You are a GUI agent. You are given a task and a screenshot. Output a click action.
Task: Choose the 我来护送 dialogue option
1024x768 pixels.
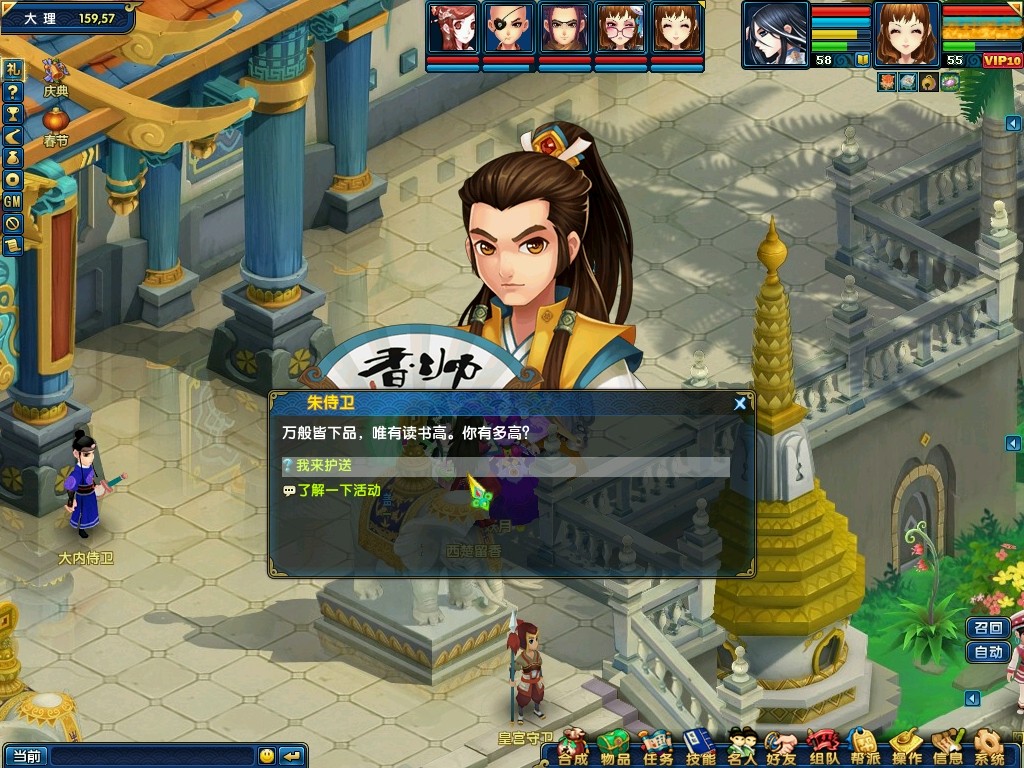pyautogui.click(x=325, y=466)
